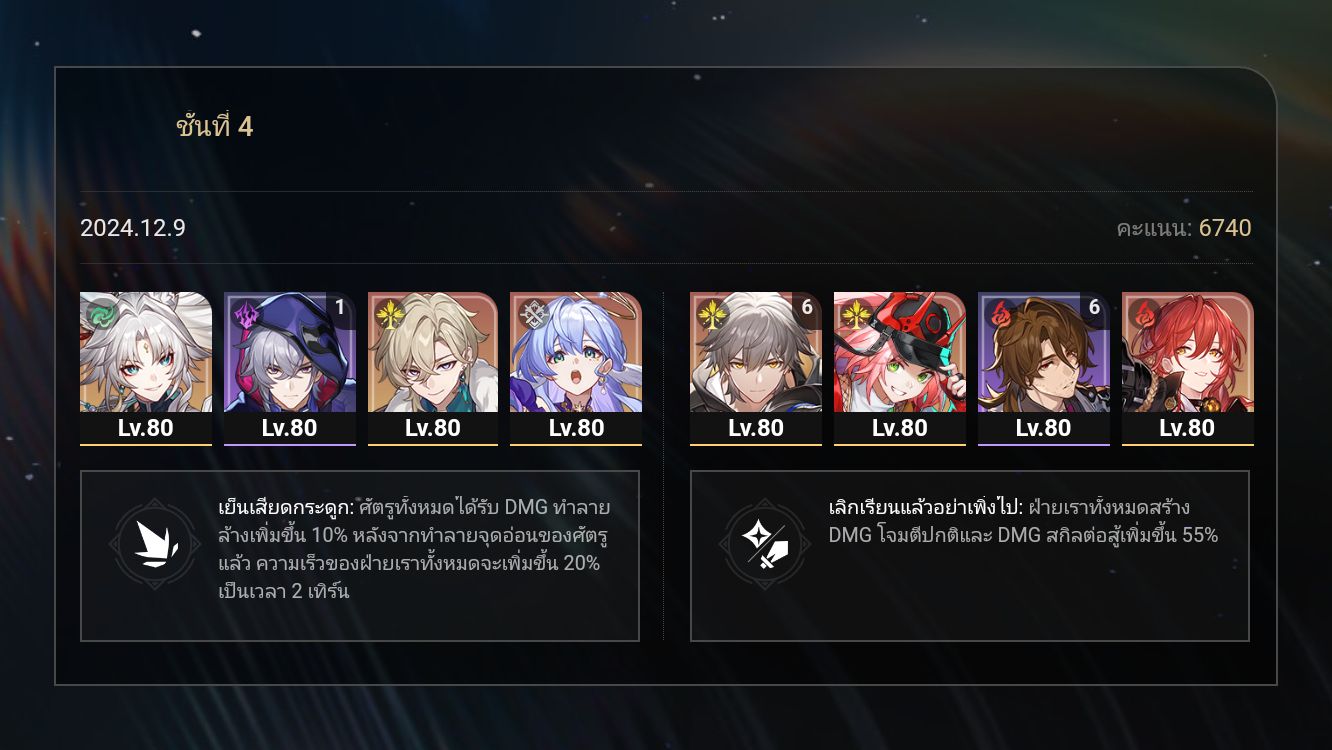Open the red-haired Fire character portrait

[1187, 360]
